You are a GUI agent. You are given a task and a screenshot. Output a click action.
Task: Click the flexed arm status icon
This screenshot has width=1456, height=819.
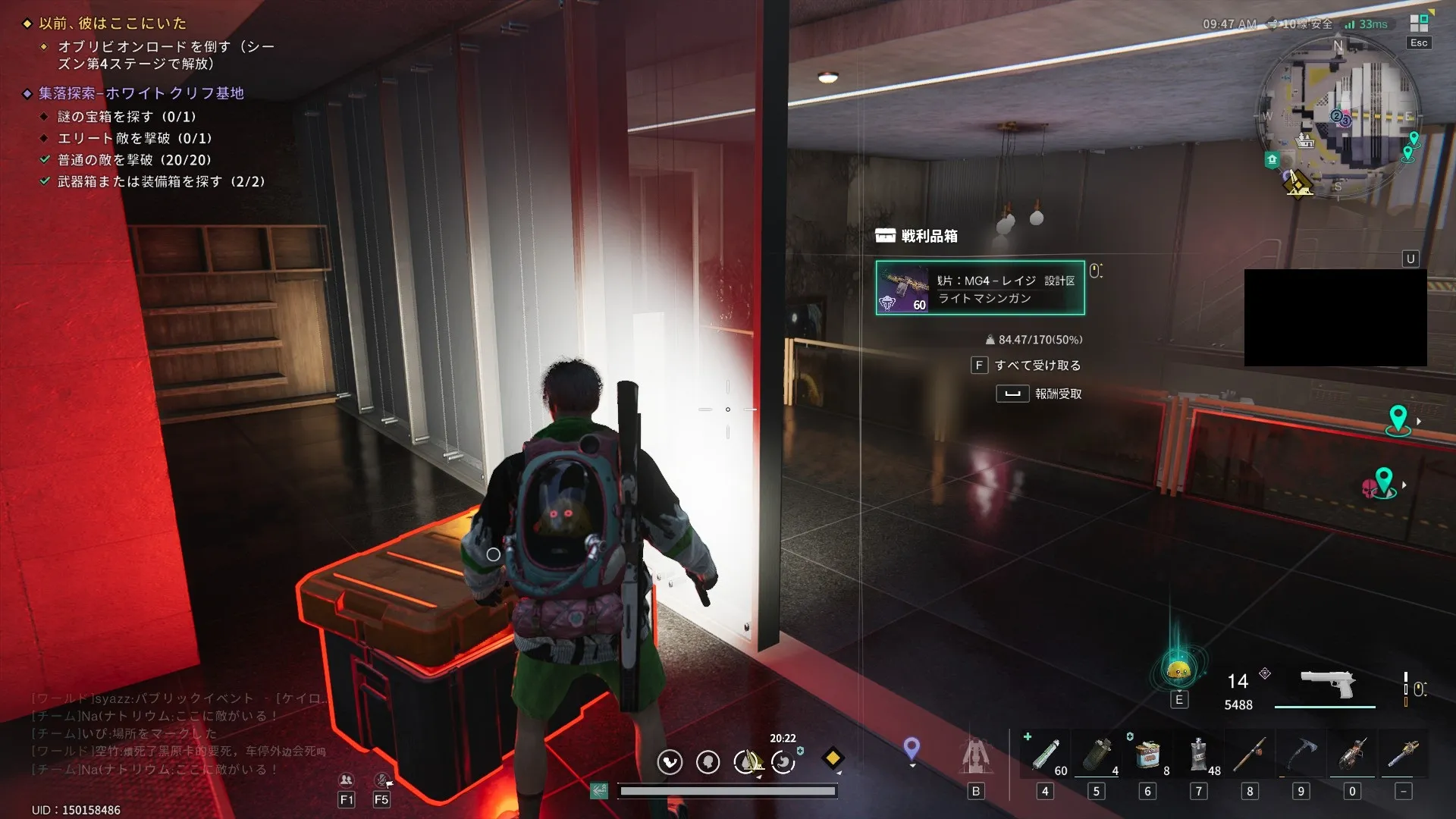pos(670,761)
